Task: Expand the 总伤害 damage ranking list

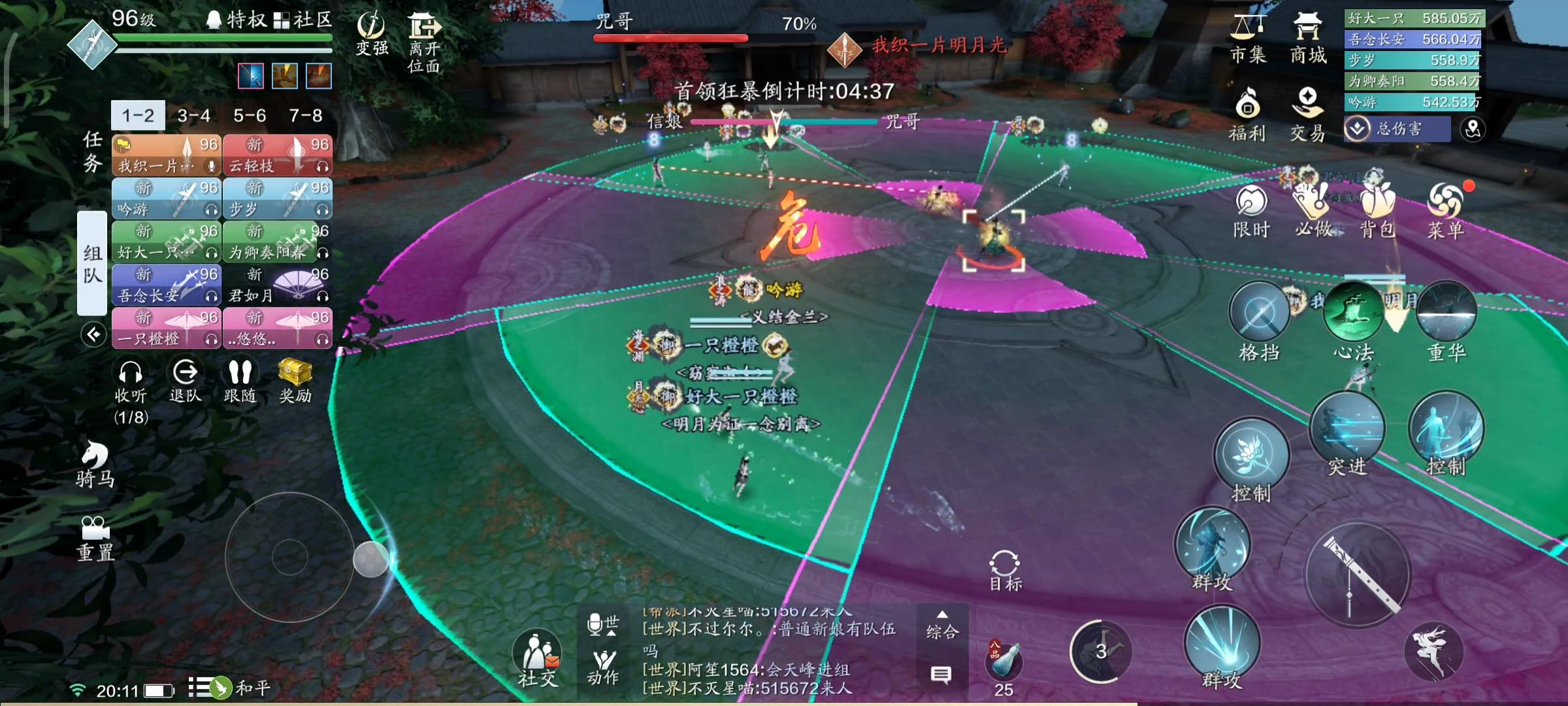Action: pyautogui.click(x=1357, y=127)
